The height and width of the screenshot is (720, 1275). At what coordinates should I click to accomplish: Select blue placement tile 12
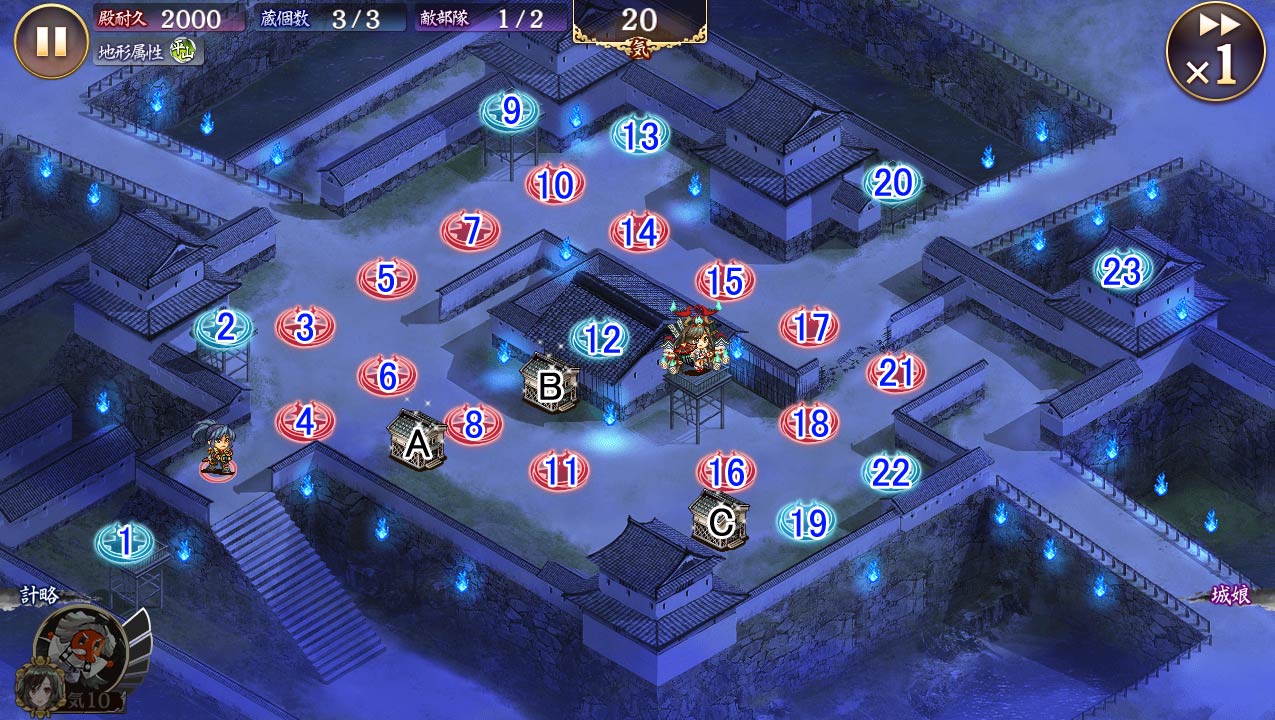pos(601,340)
